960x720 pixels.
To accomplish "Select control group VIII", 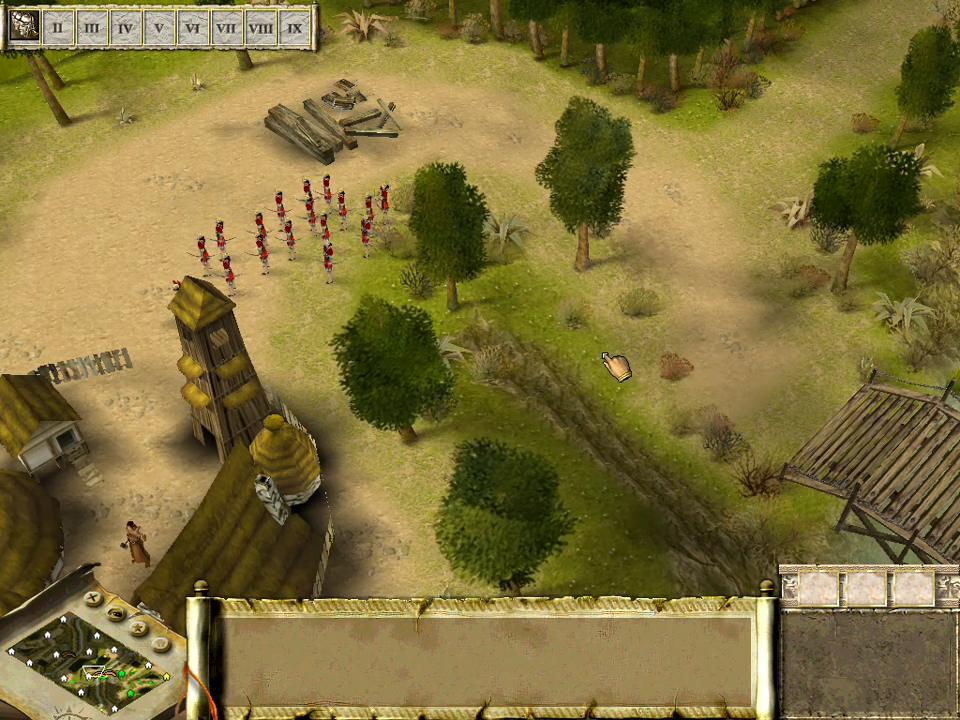I will tap(261, 27).
